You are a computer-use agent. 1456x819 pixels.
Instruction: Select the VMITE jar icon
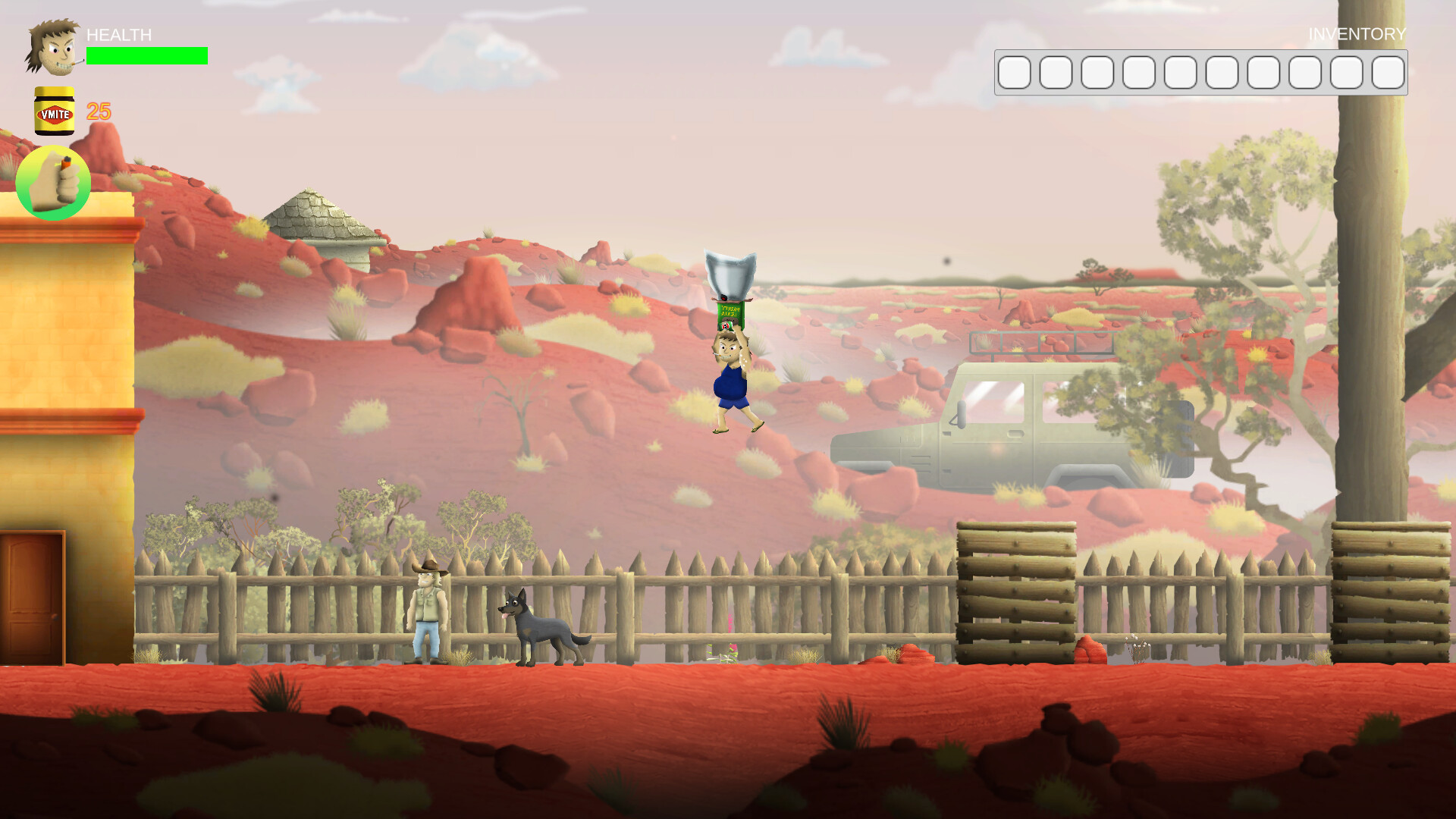click(53, 112)
